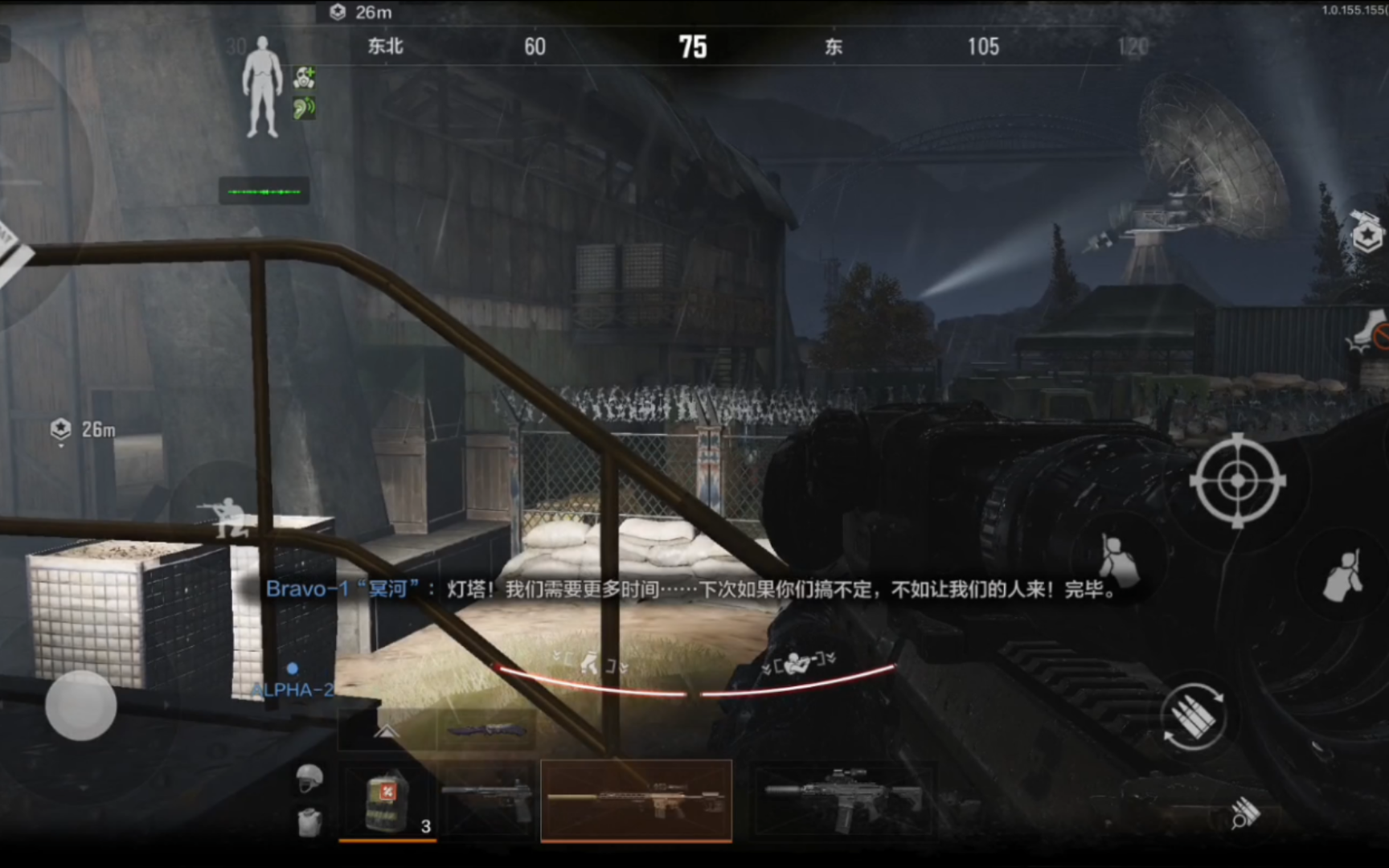
Task: Reload with the bullets reload button
Action: click(1193, 717)
